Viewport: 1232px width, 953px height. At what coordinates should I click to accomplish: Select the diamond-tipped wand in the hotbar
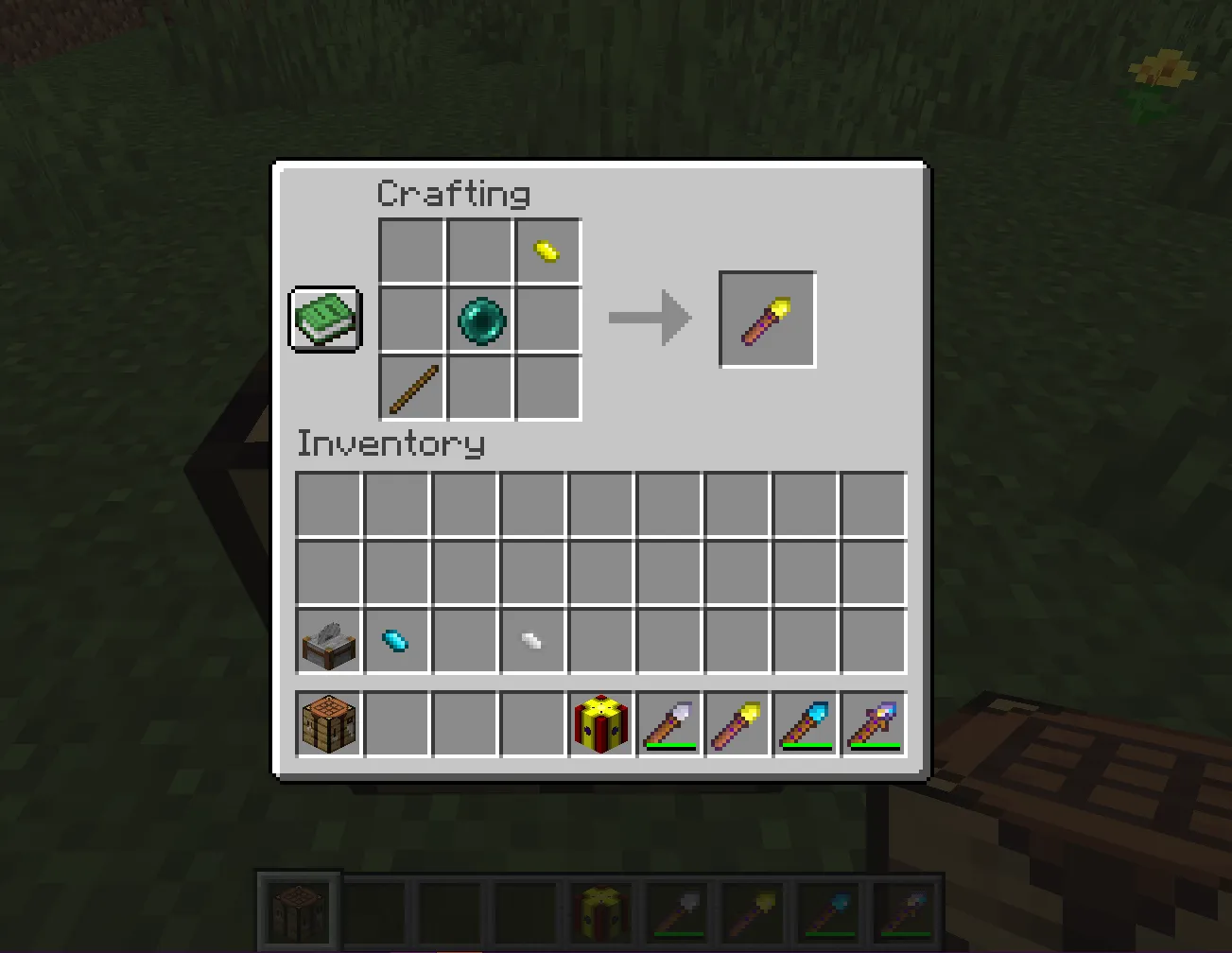(x=805, y=724)
